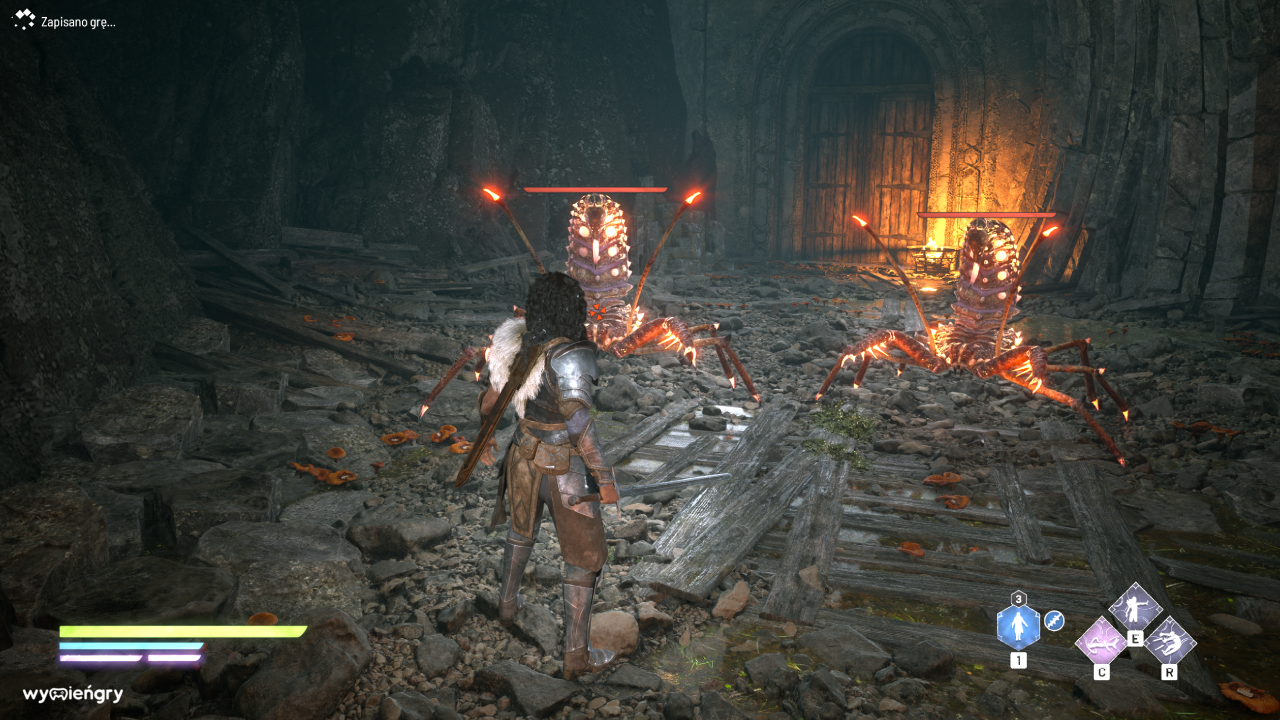Image resolution: width=1280 pixels, height=720 pixels.
Task: Expand the E keybind skill slot
Action: (x=1135, y=638)
